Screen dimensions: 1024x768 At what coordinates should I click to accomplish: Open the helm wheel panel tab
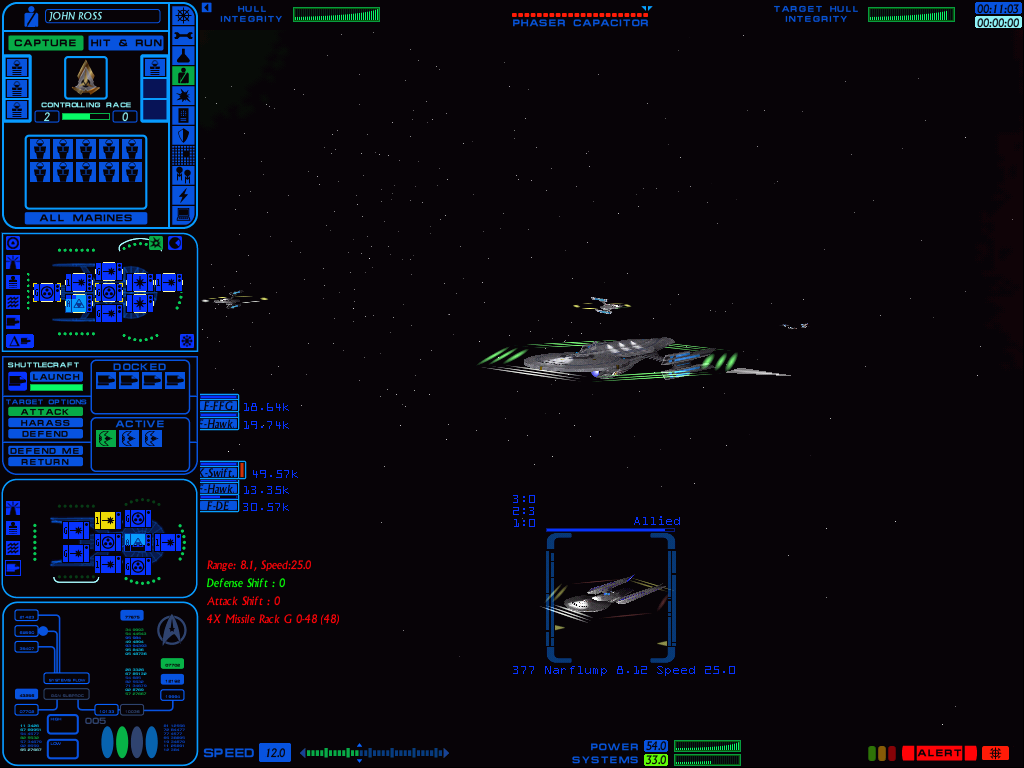[183, 15]
